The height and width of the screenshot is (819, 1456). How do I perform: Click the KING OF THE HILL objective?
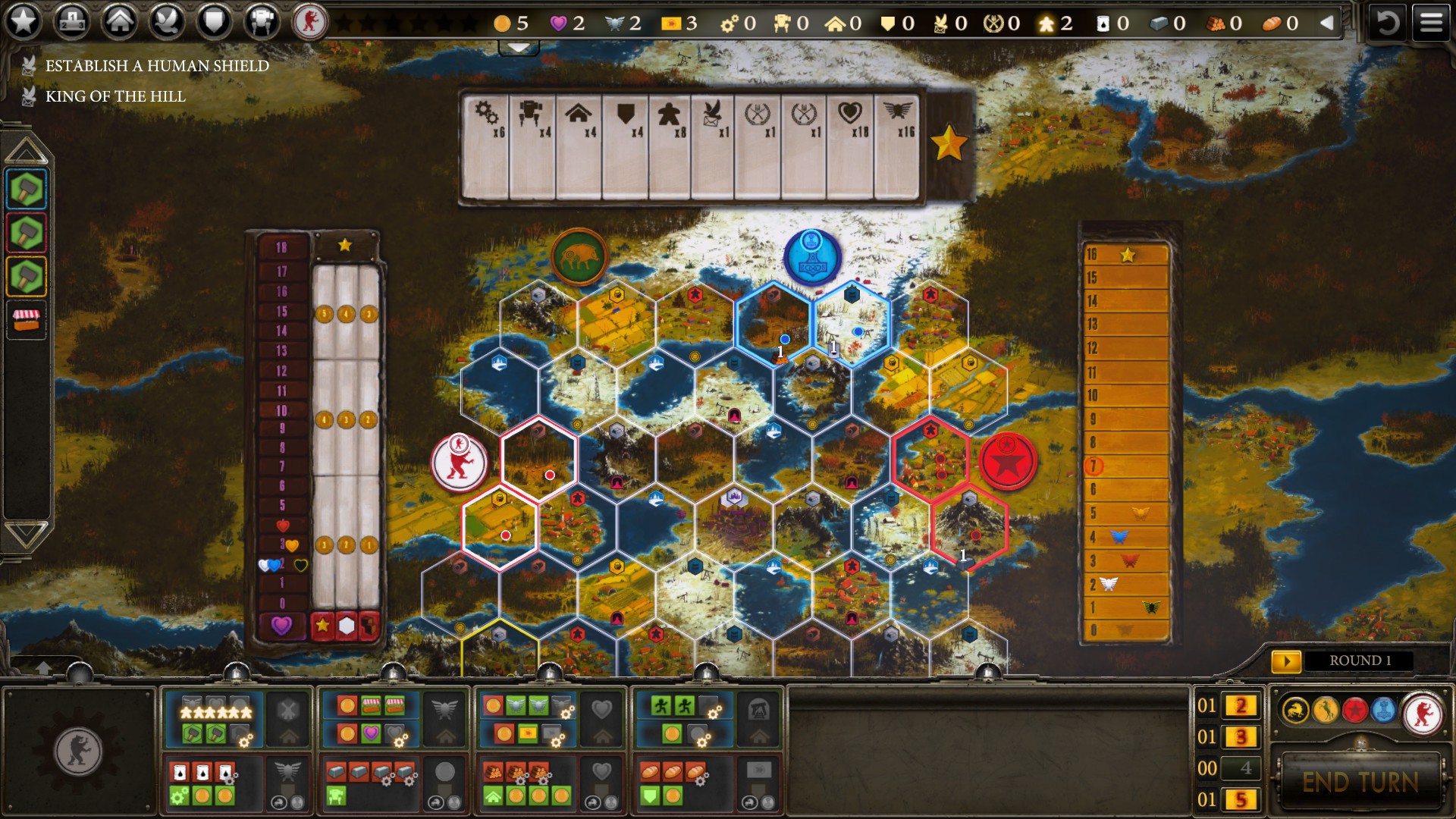[x=115, y=96]
